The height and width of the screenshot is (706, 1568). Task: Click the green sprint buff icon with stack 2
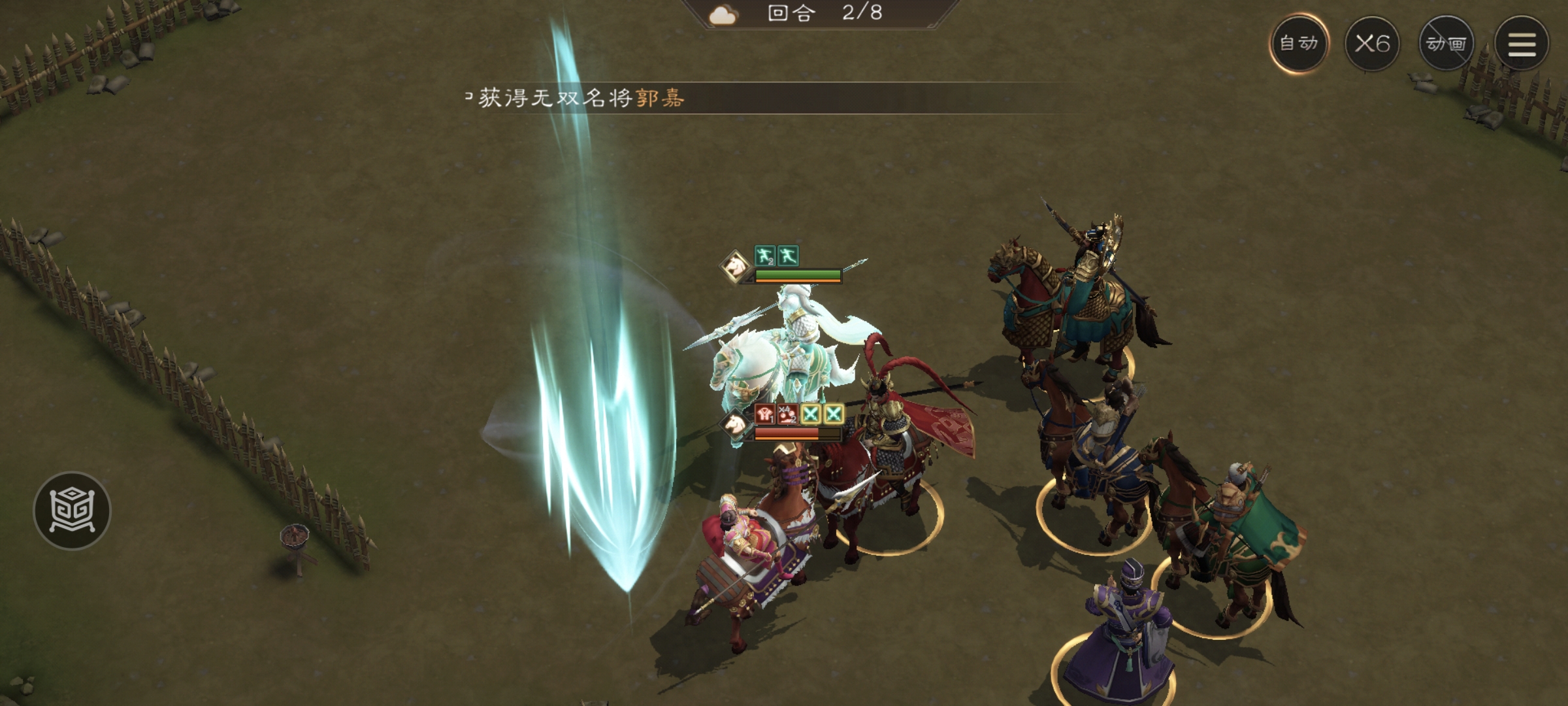coord(765,257)
